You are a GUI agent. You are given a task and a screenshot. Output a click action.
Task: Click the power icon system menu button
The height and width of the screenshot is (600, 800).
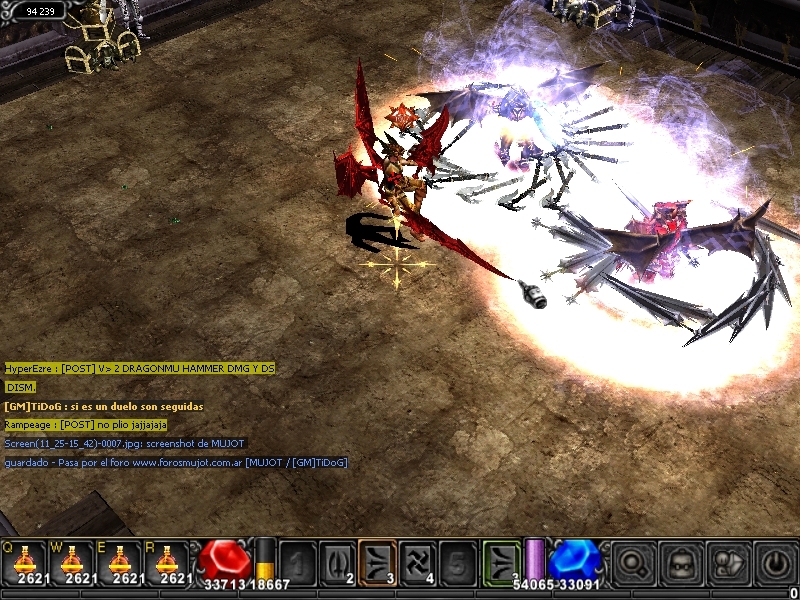pos(775,563)
